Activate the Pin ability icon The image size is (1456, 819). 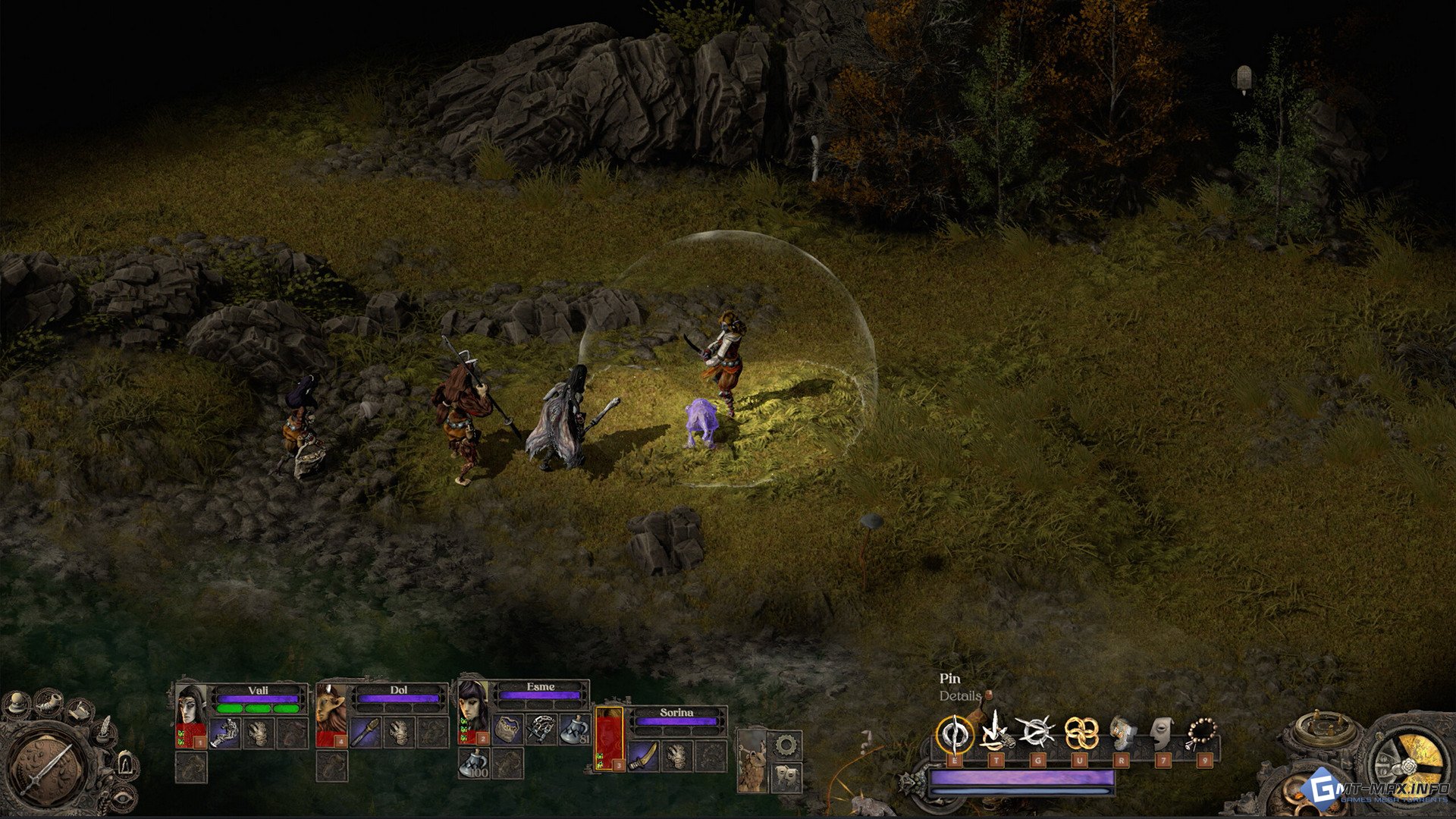954,734
